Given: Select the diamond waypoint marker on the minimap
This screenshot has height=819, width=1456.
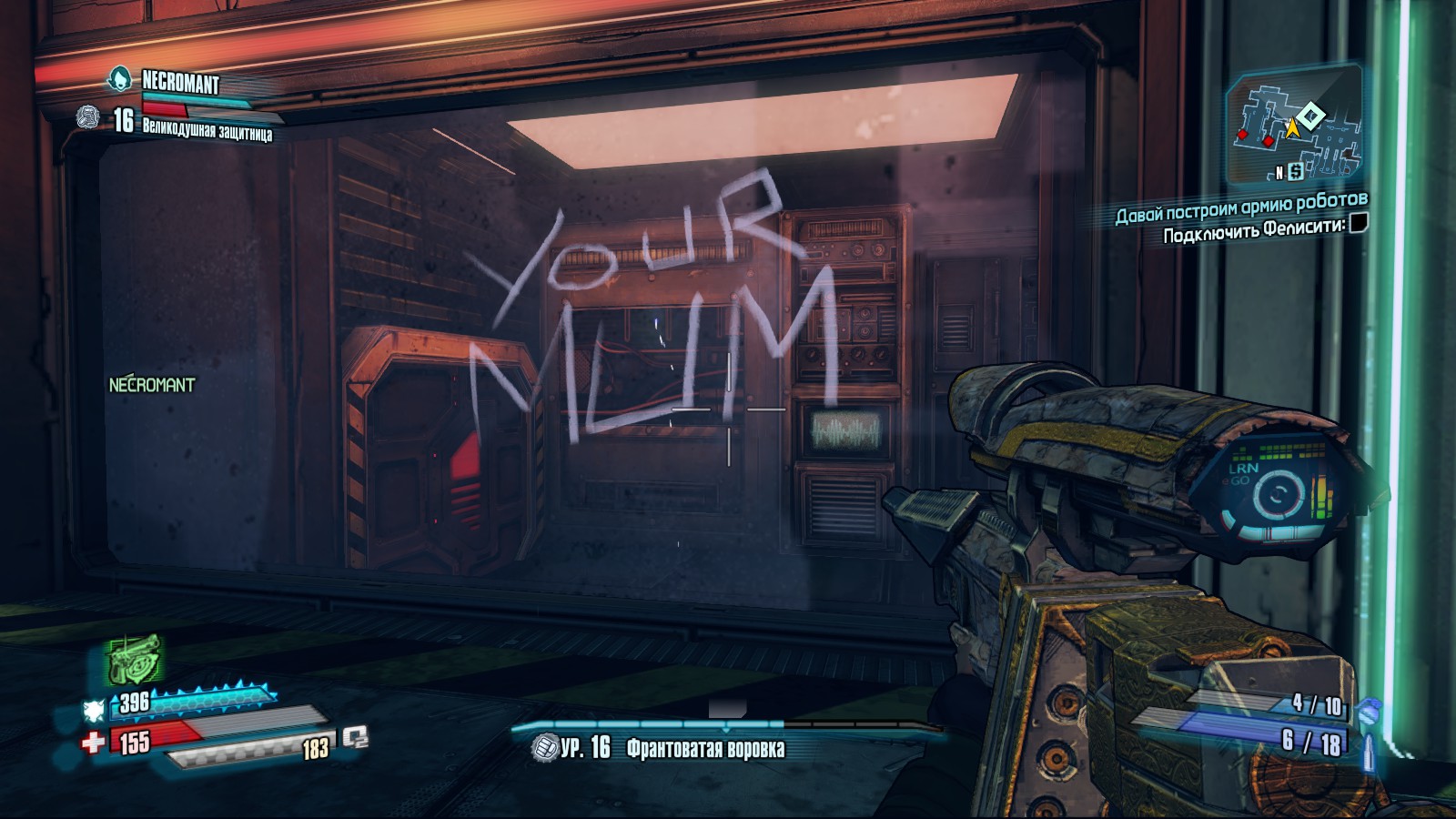Looking at the screenshot, I should click(1310, 116).
